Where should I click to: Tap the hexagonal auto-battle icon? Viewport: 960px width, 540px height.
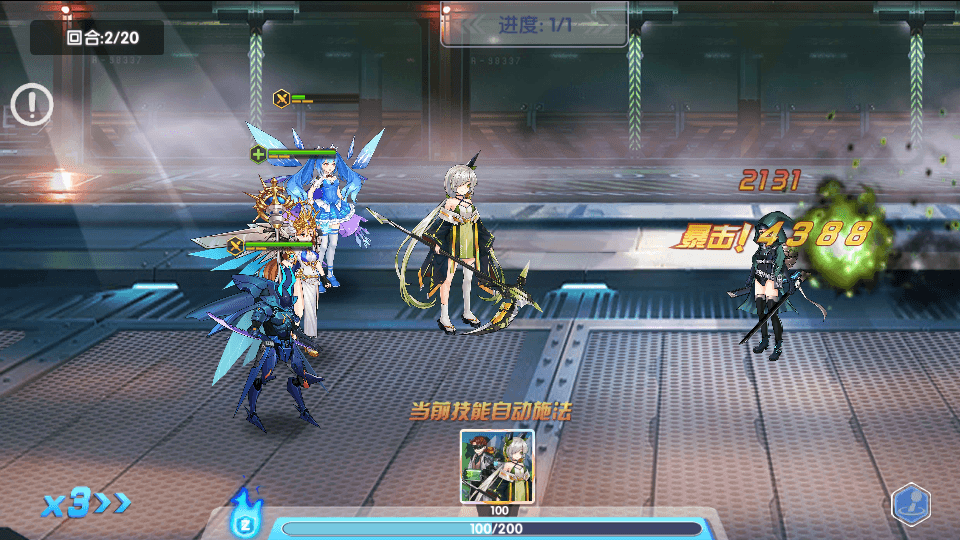tap(910, 503)
